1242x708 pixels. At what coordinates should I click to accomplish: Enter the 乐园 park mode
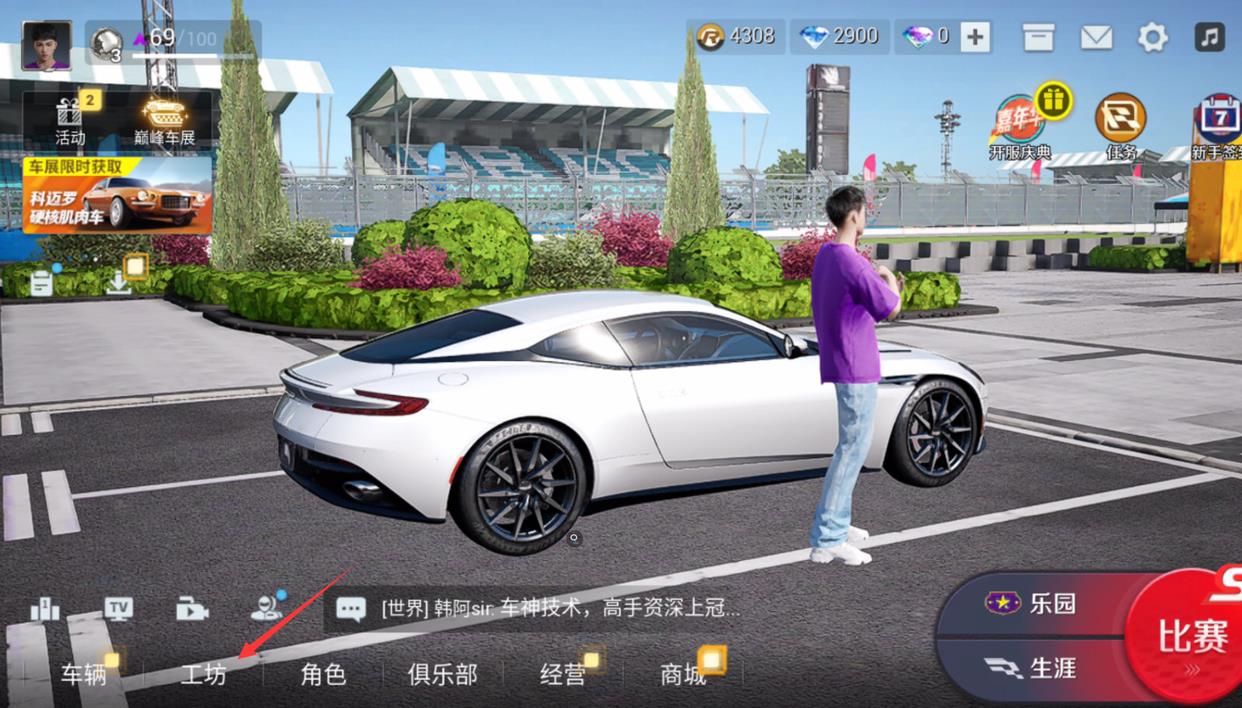pyautogui.click(x=1035, y=603)
